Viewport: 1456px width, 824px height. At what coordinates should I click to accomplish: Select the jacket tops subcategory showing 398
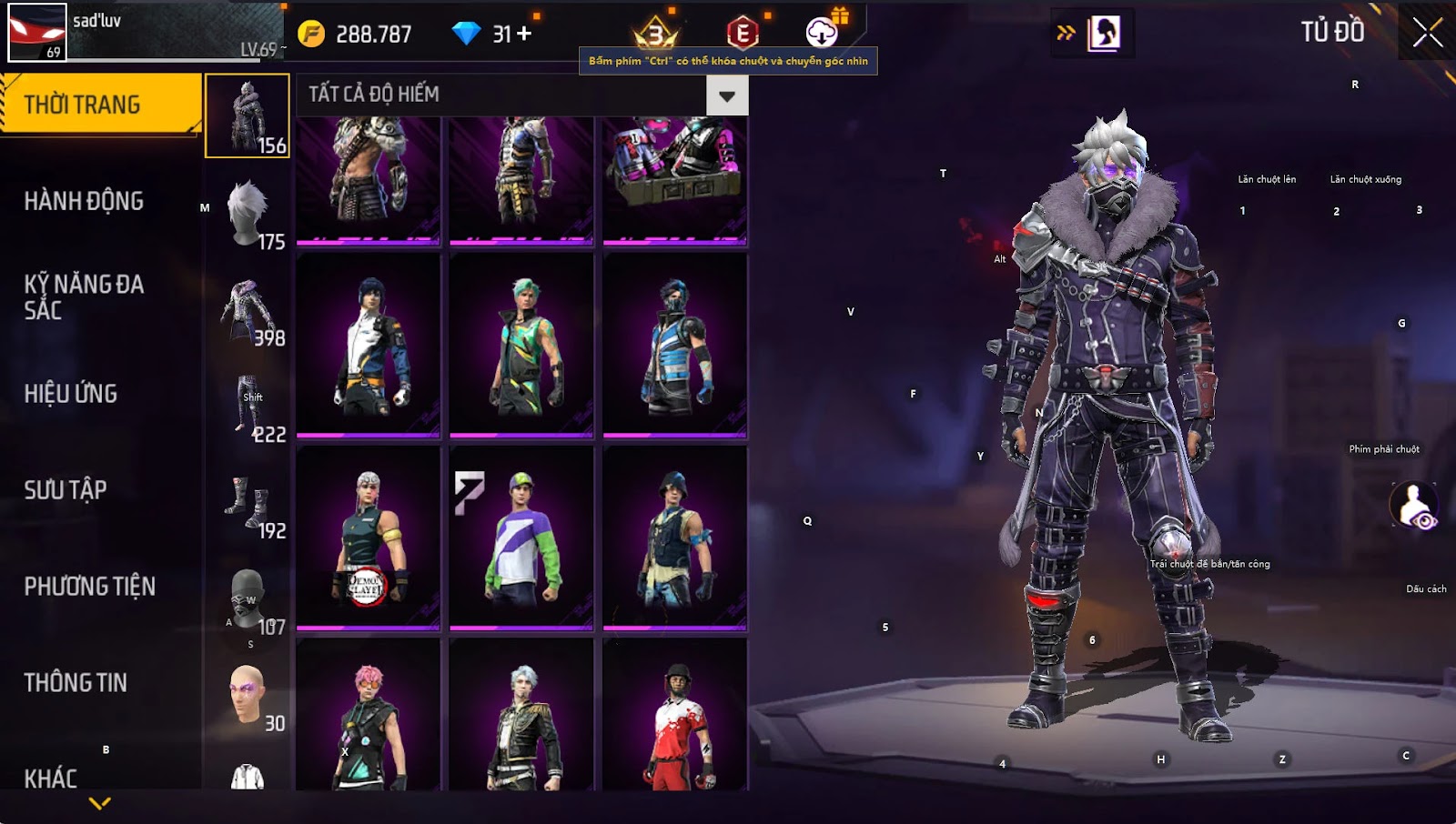(248, 309)
